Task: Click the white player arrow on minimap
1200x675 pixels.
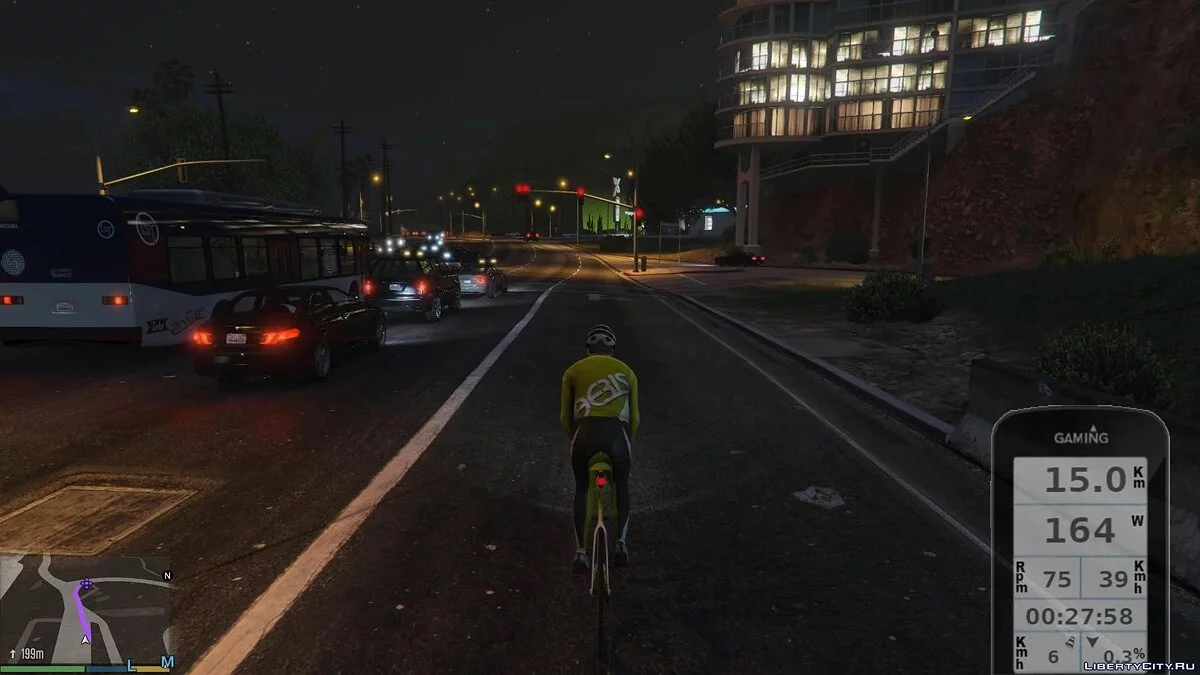Action: click(x=86, y=638)
